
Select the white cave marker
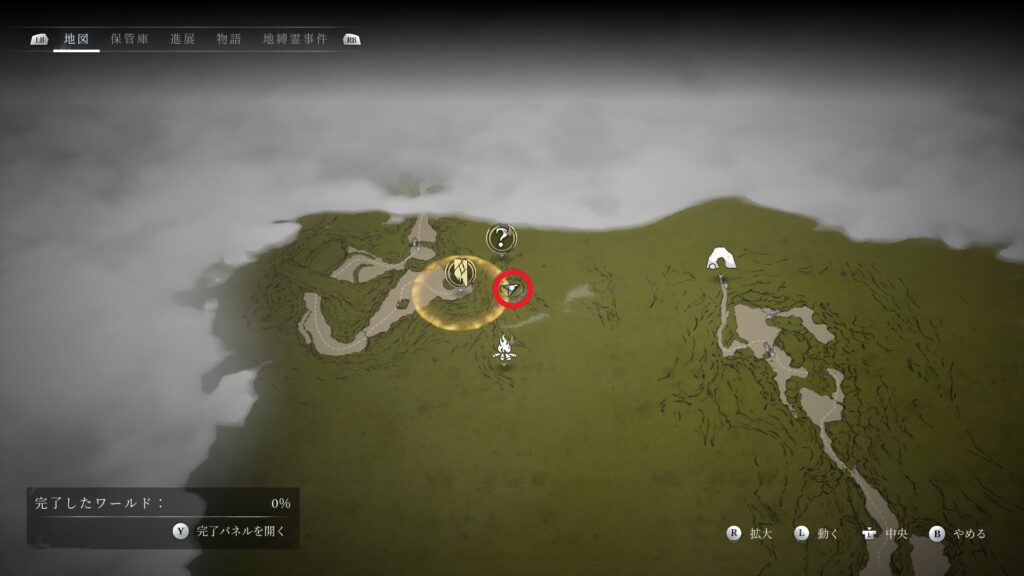(x=720, y=258)
